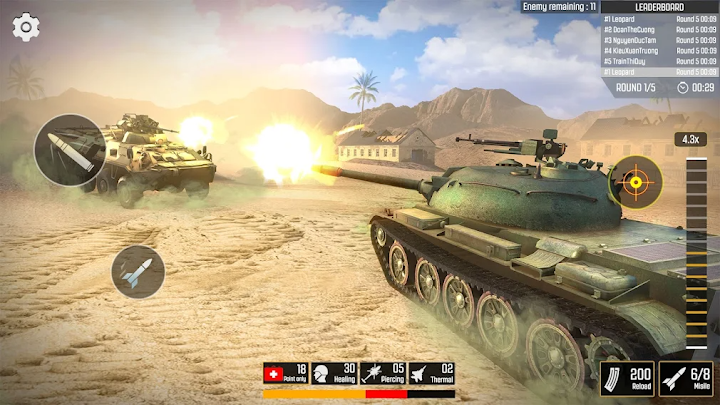Tap the orange crosshair aim button
The image size is (720, 405).
635,182
